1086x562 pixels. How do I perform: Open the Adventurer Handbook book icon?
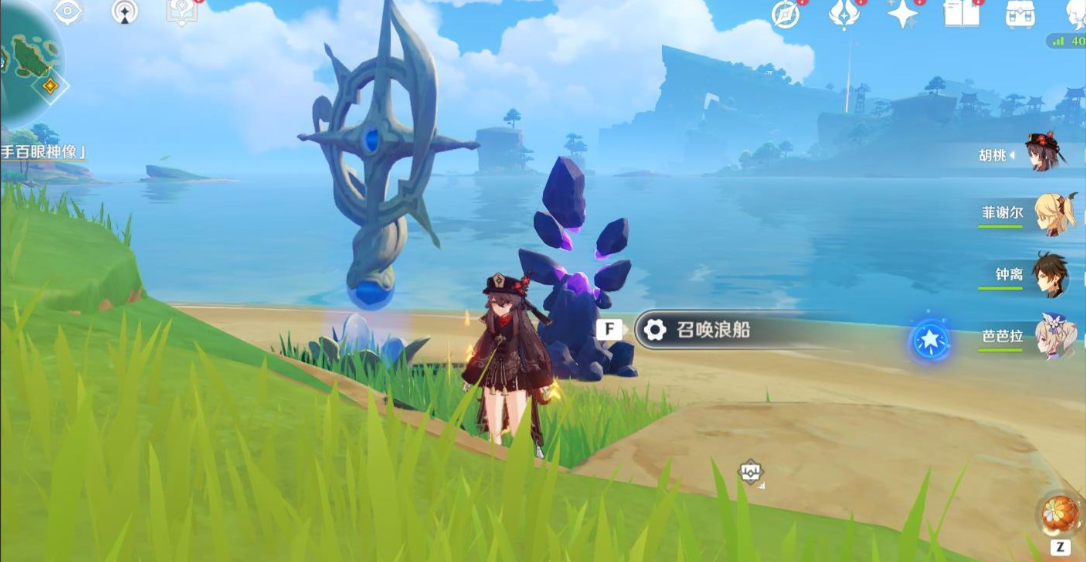[961, 14]
